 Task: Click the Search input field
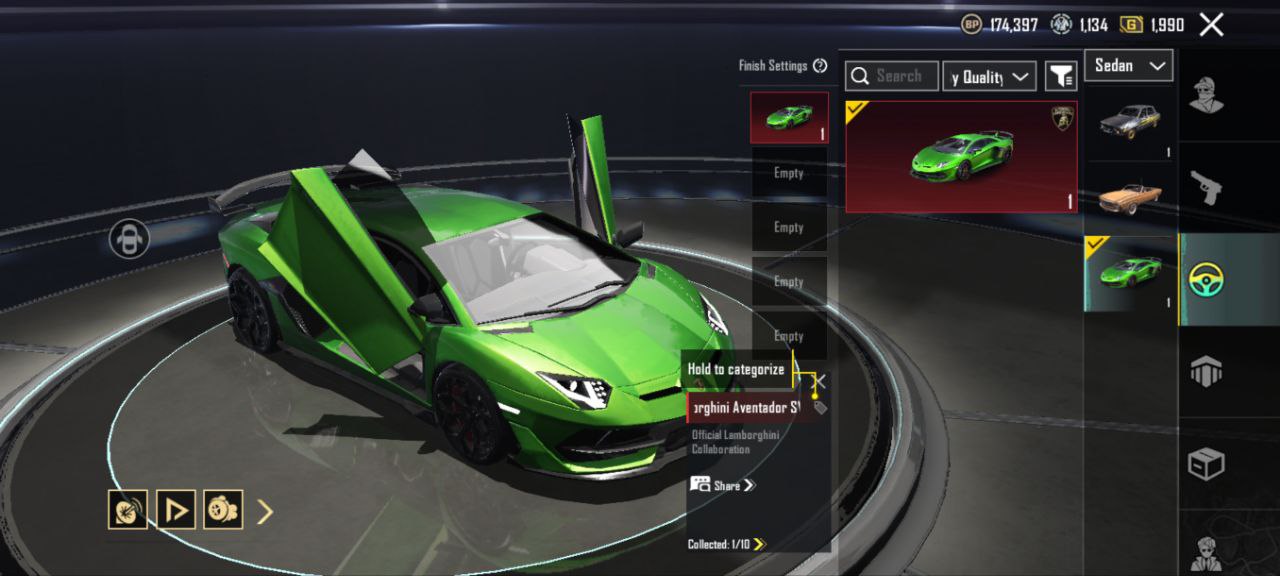tap(892, 76)
